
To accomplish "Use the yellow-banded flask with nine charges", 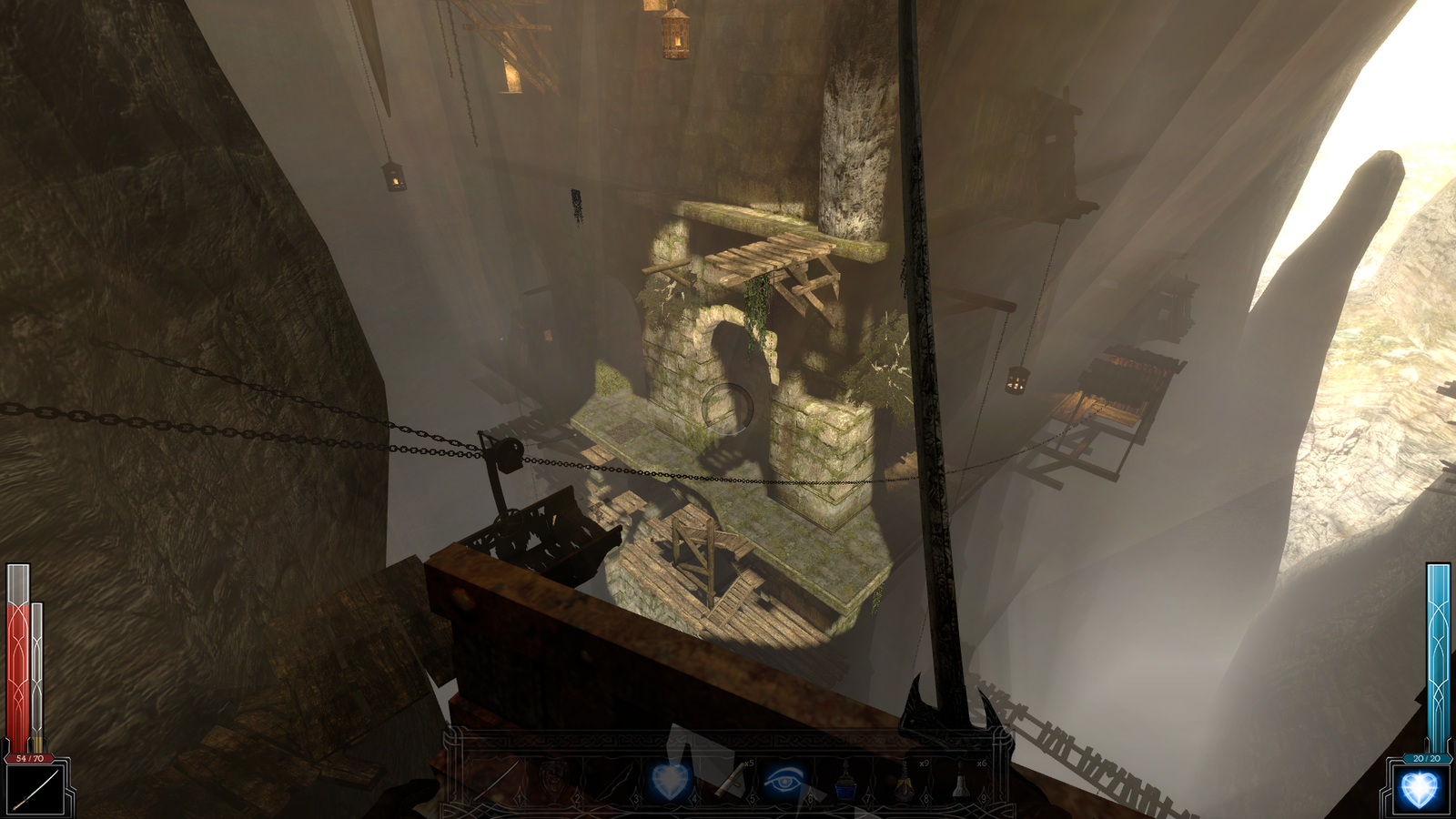I will (904, 781).
